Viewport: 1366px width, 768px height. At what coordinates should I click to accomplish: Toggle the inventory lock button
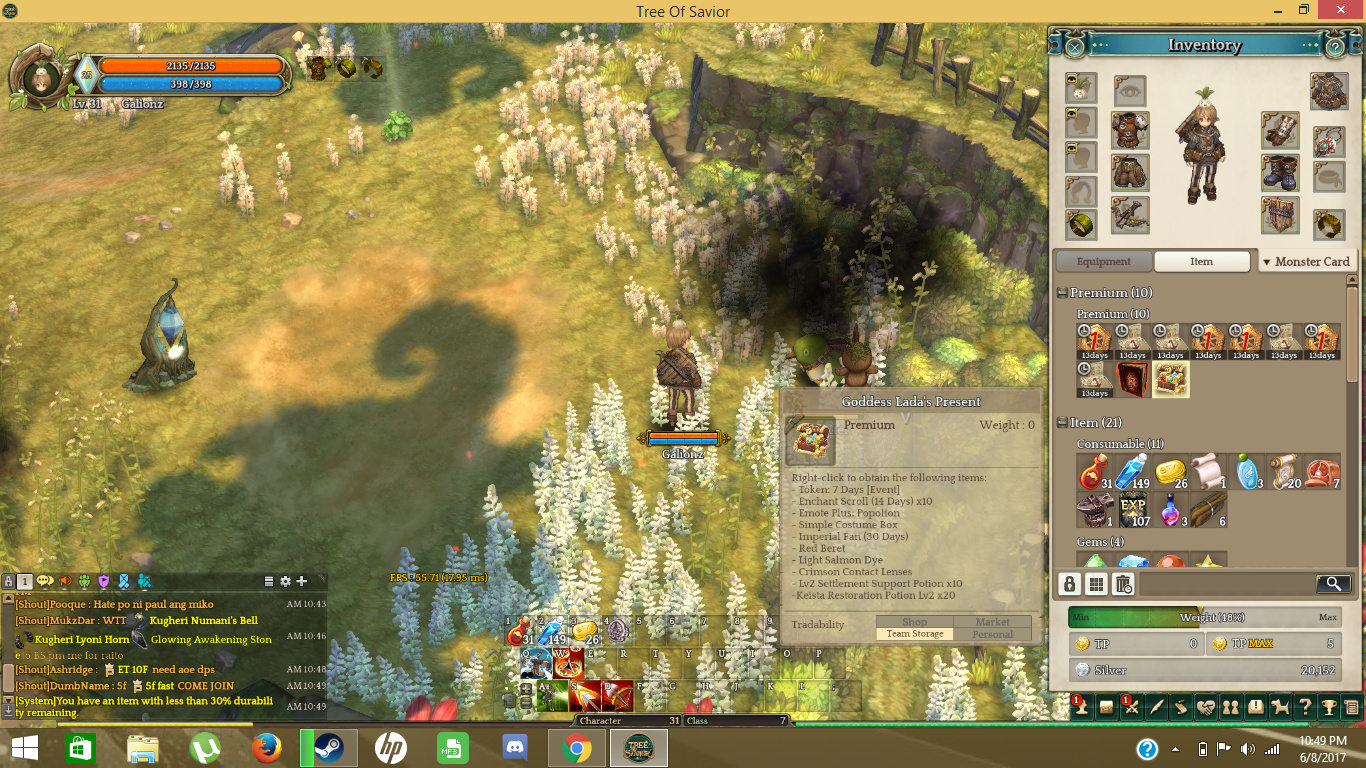[x=1070, y=584]
